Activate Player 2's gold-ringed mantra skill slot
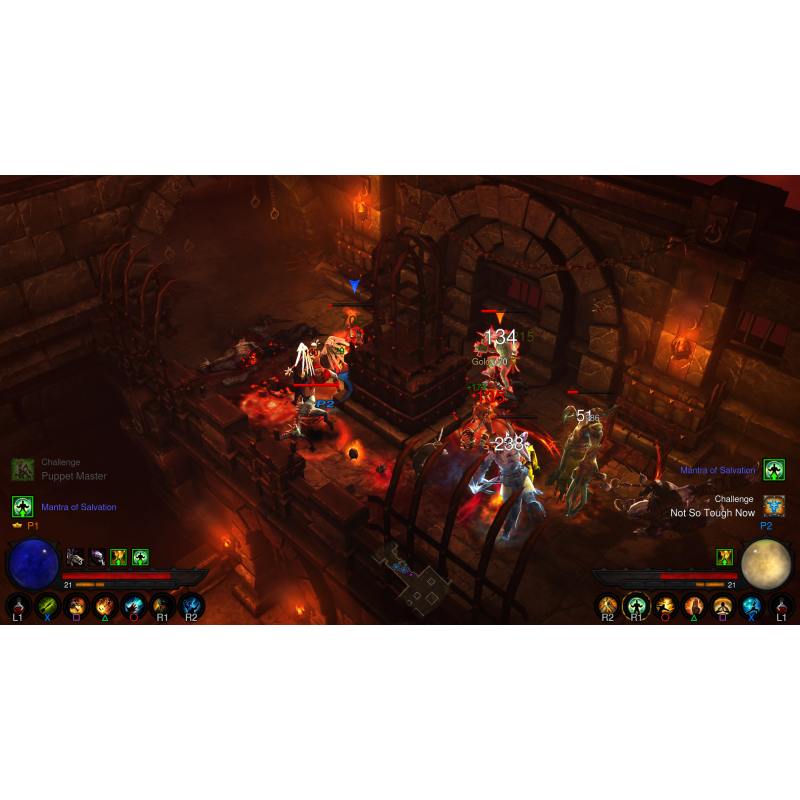800x800 pixels. pos(636,605)
